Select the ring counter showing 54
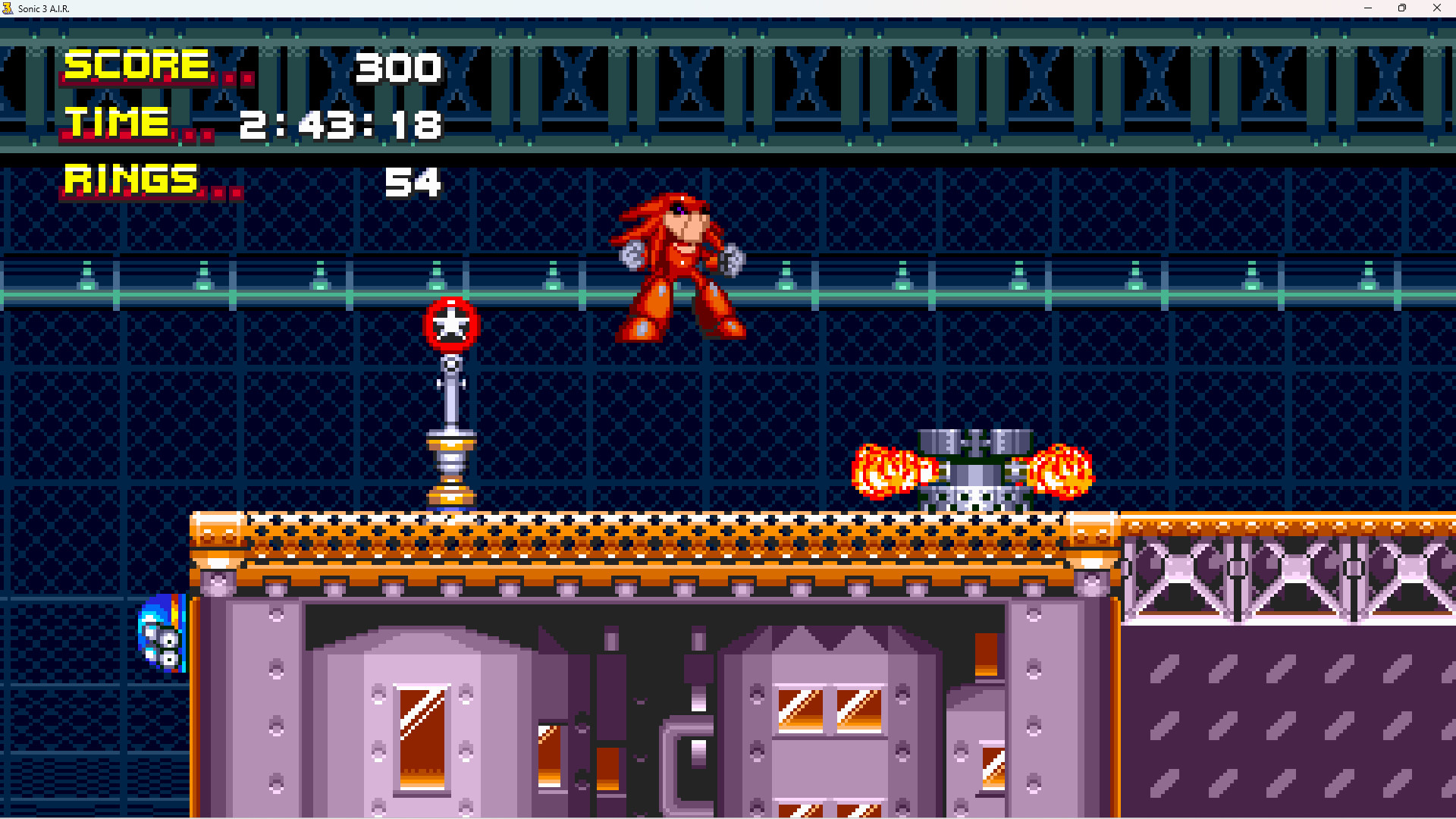This screenshot has width=1456, height=819. [413, 181]
